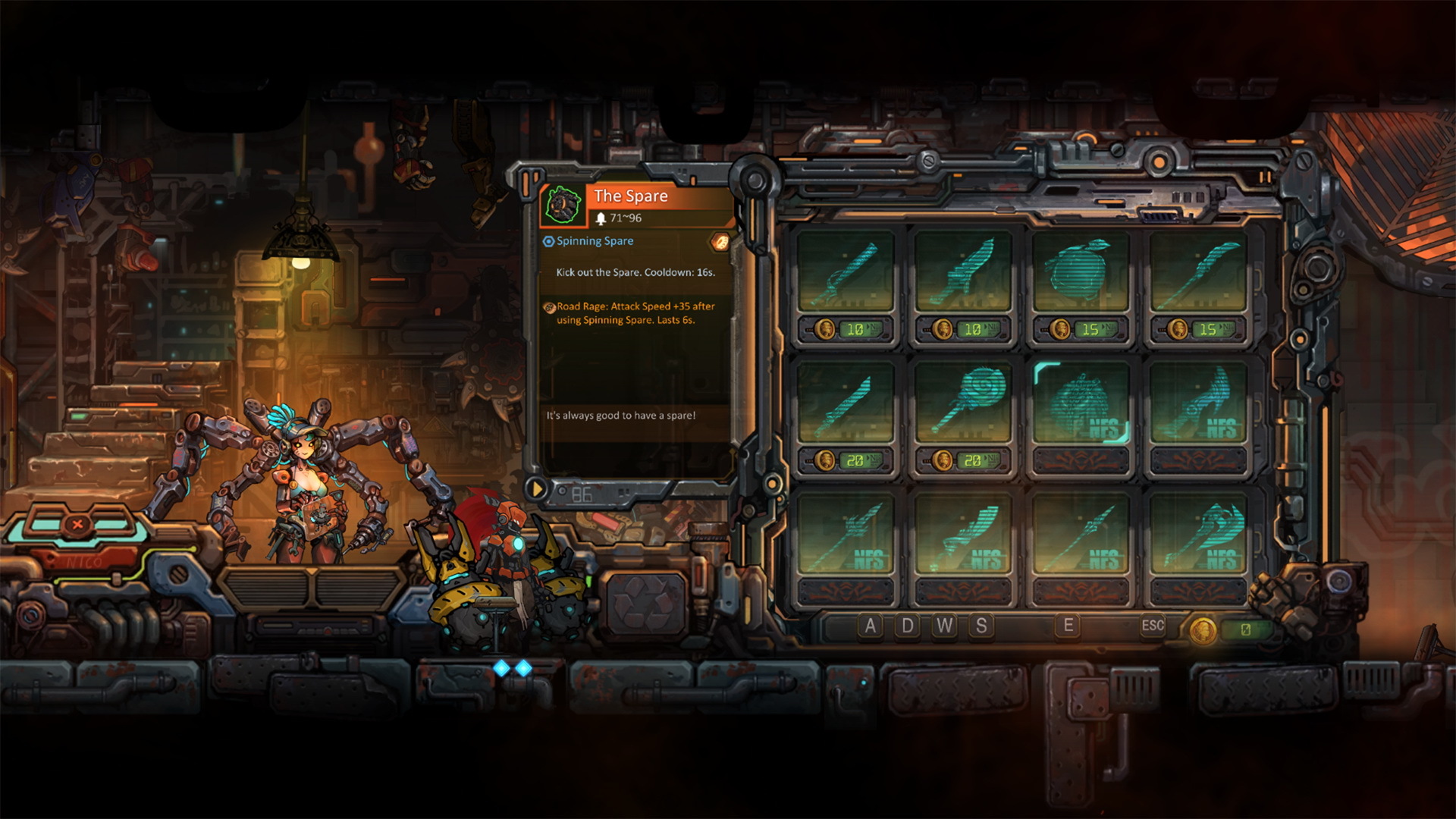Select the round sack weapon priced 15
The image size is (1456, 819).
[1080, 271]
